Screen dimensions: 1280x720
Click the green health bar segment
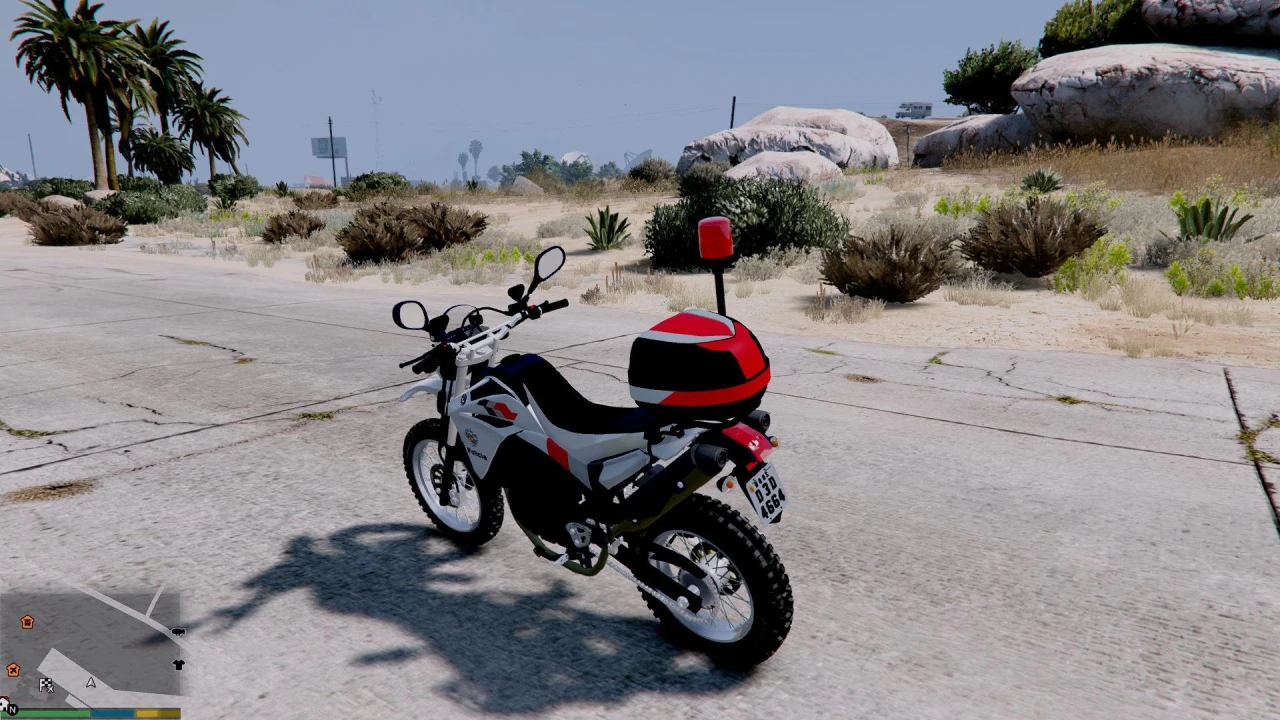point(54,713)
